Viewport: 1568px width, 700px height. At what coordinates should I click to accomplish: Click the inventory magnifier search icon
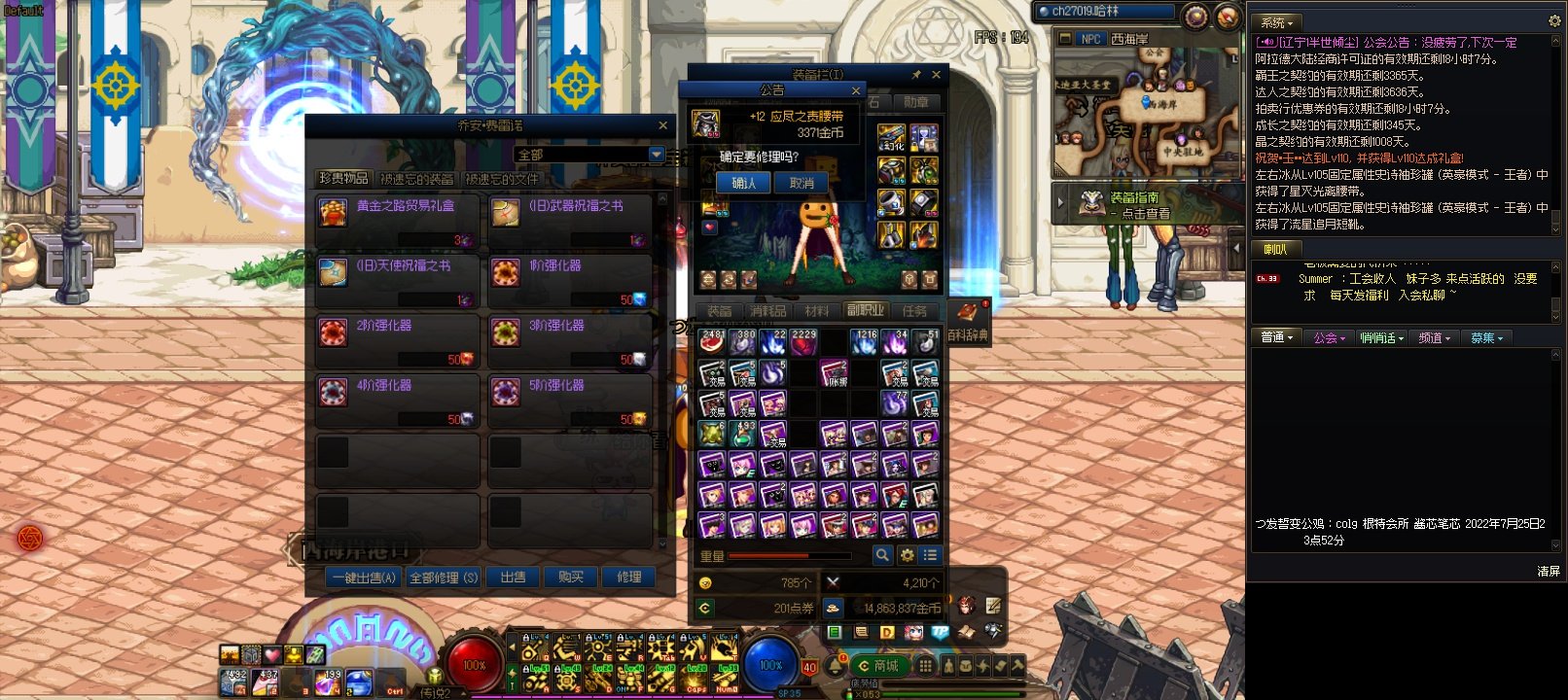tap(882, 555)
